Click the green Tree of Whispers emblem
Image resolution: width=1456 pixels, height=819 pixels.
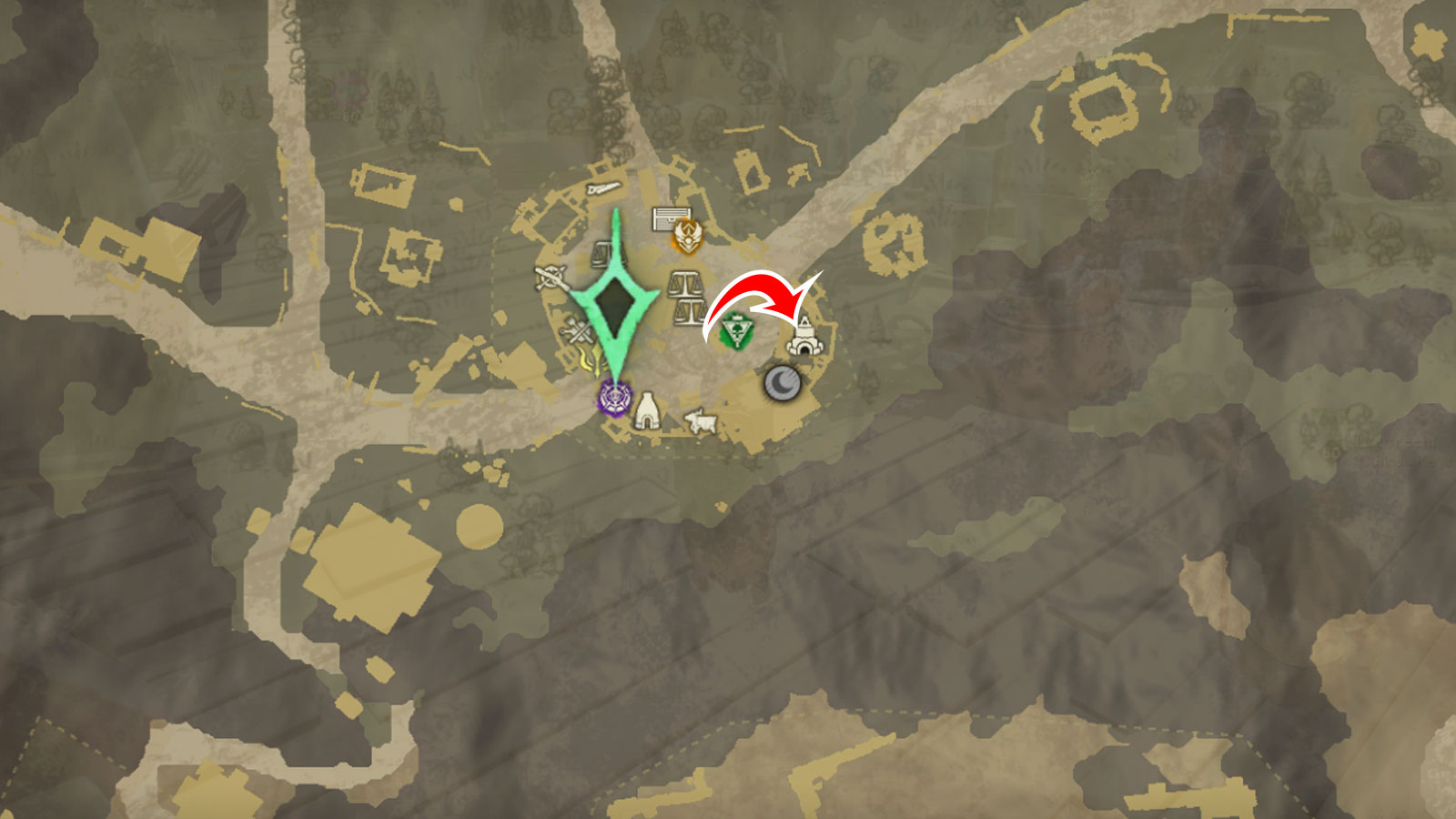click(x=734, y=329)
